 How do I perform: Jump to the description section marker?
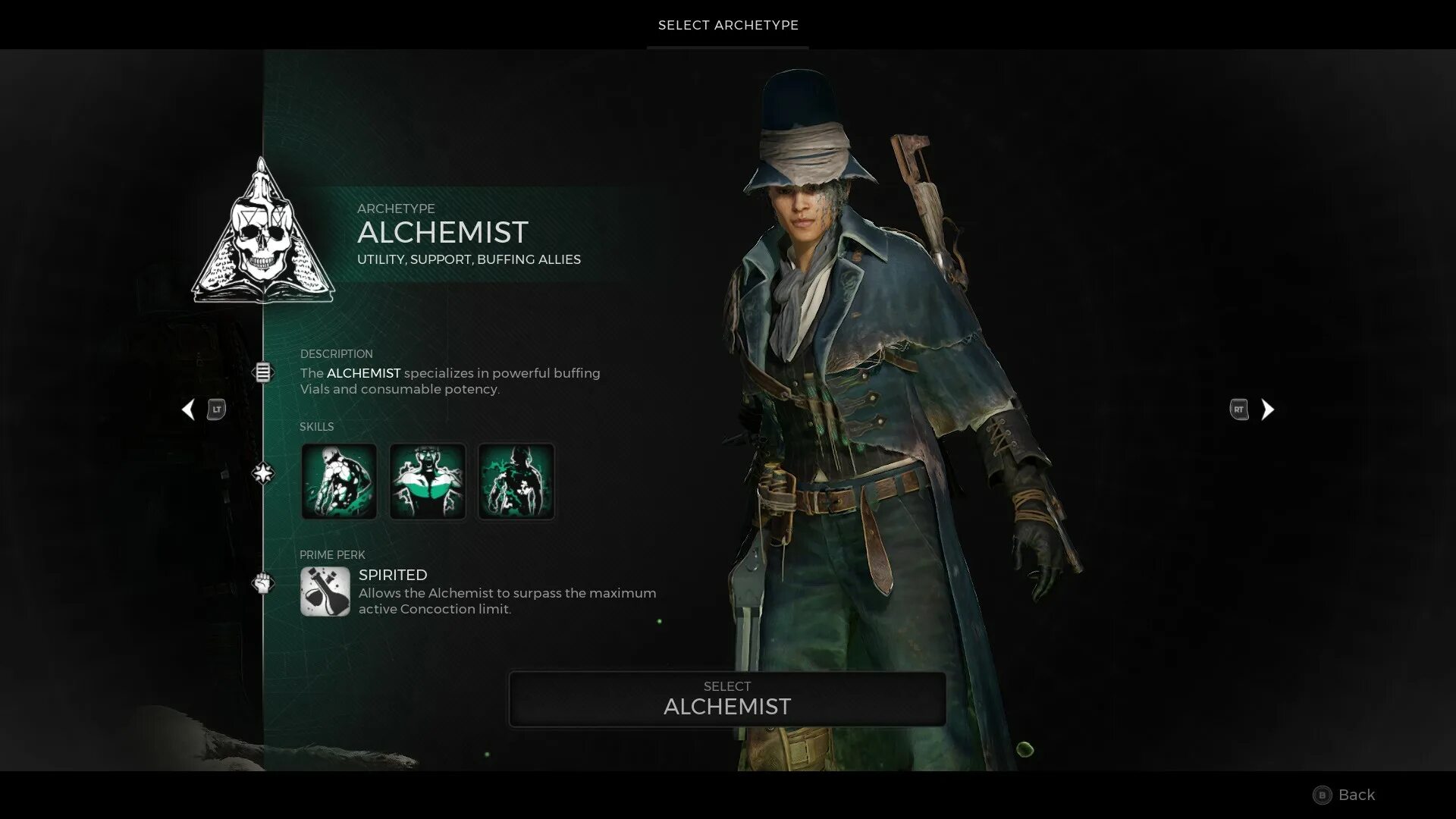pos(262,372)
